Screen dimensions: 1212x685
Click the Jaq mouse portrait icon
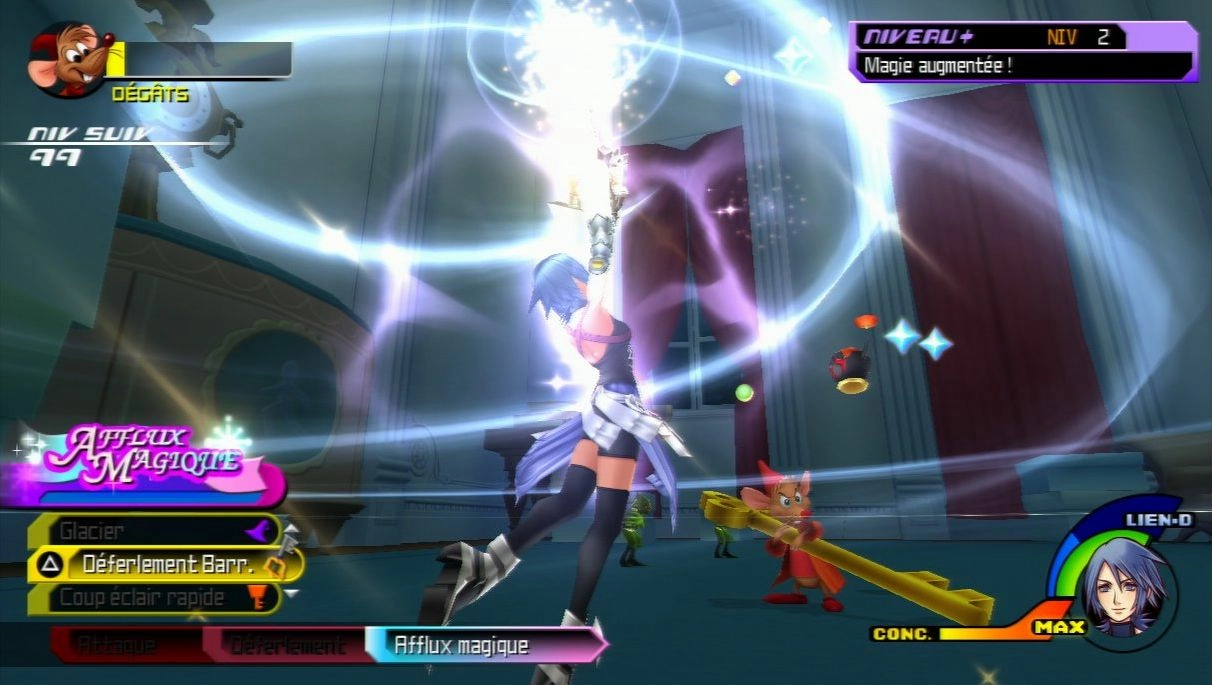[67, 60]
